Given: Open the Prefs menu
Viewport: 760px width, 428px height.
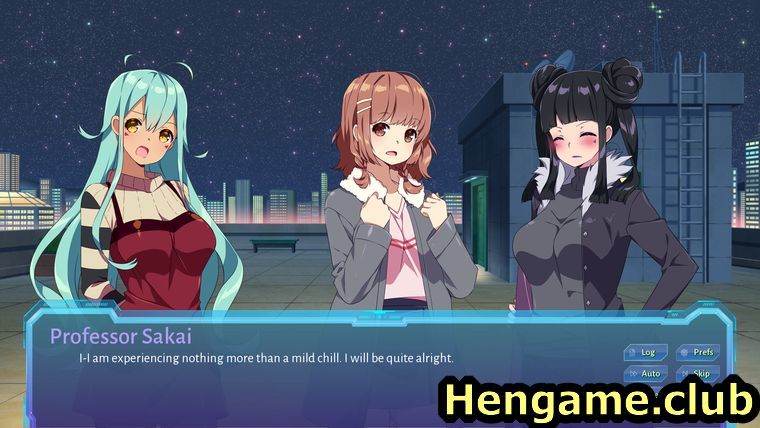Looking at the screenshot, I should tap(698, 352).
